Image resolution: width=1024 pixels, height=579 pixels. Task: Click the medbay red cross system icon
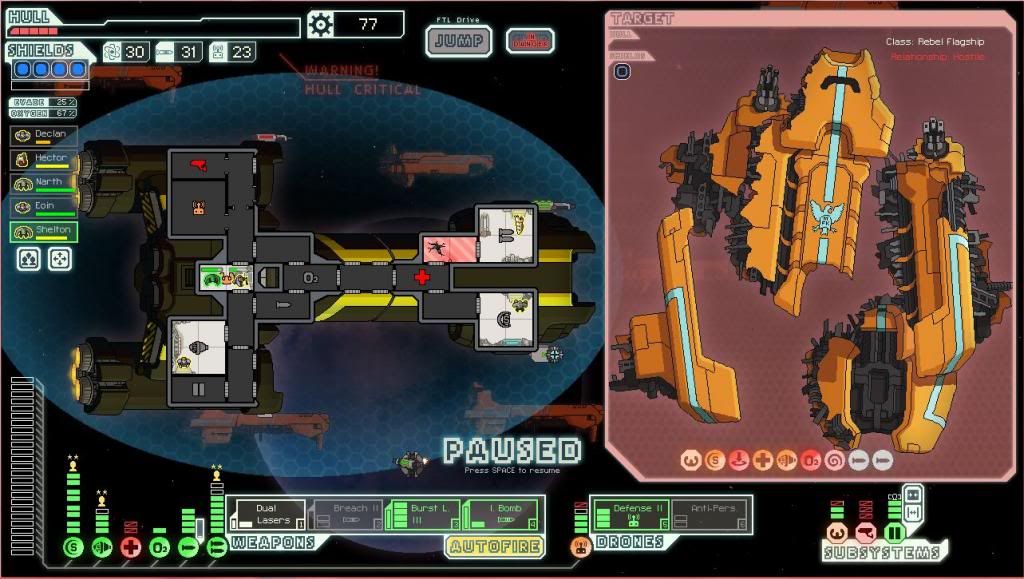130,547
